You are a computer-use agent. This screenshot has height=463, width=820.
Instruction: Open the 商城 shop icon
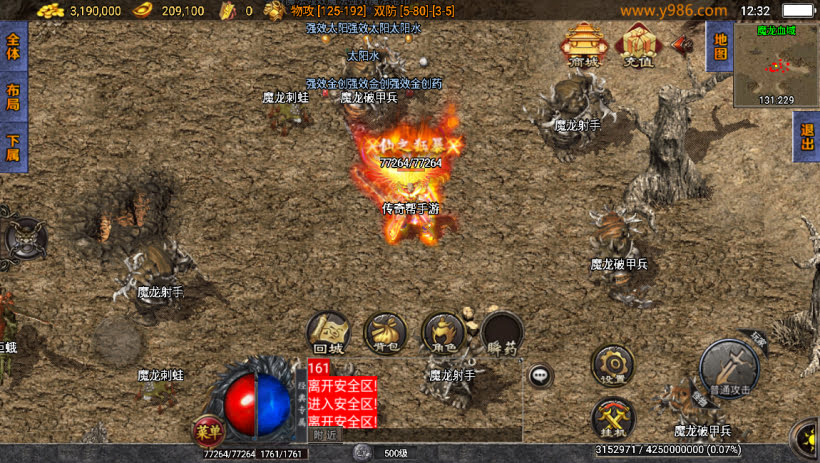coord(584,45)
